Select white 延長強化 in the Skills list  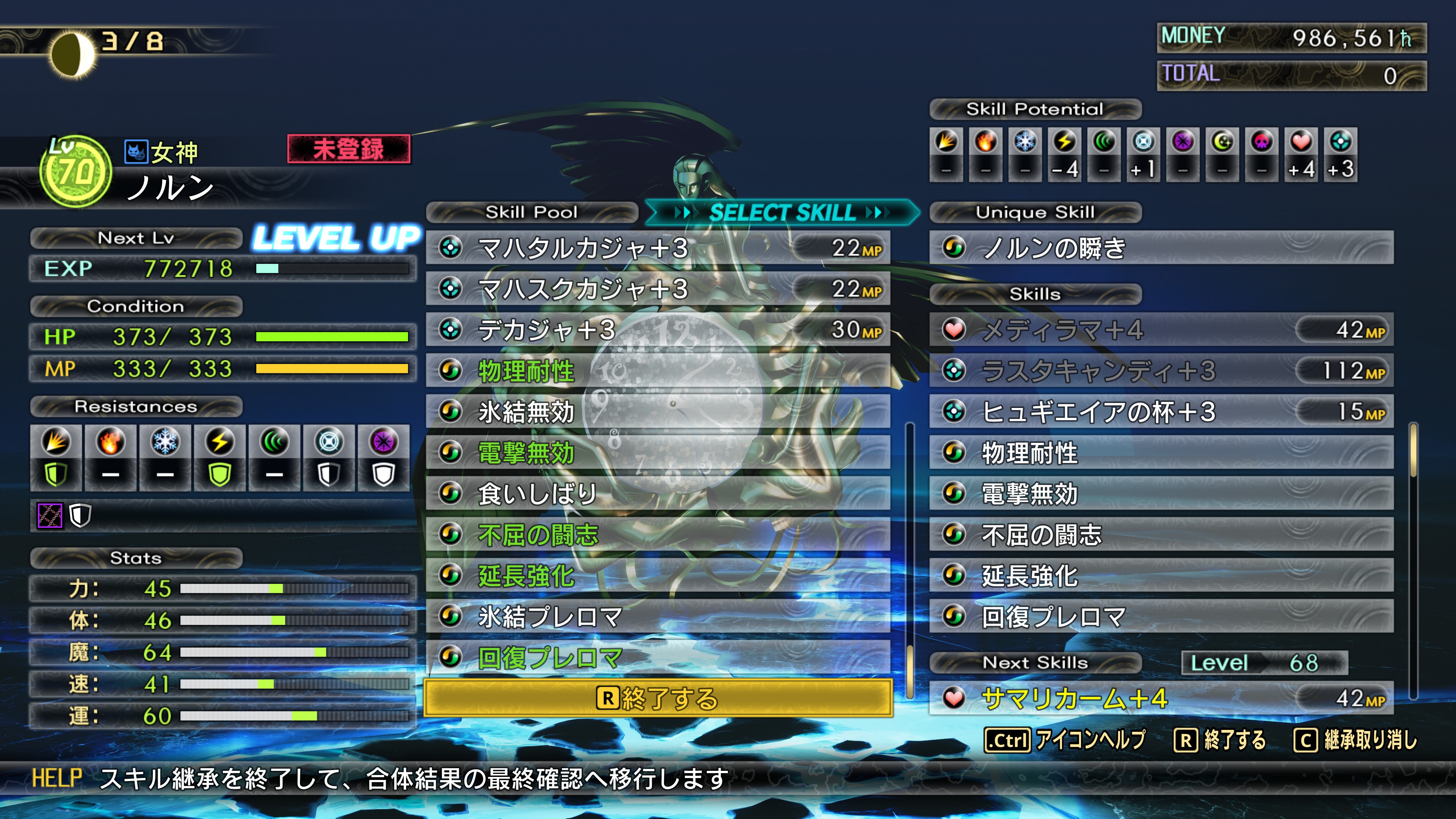[1161, 576]
